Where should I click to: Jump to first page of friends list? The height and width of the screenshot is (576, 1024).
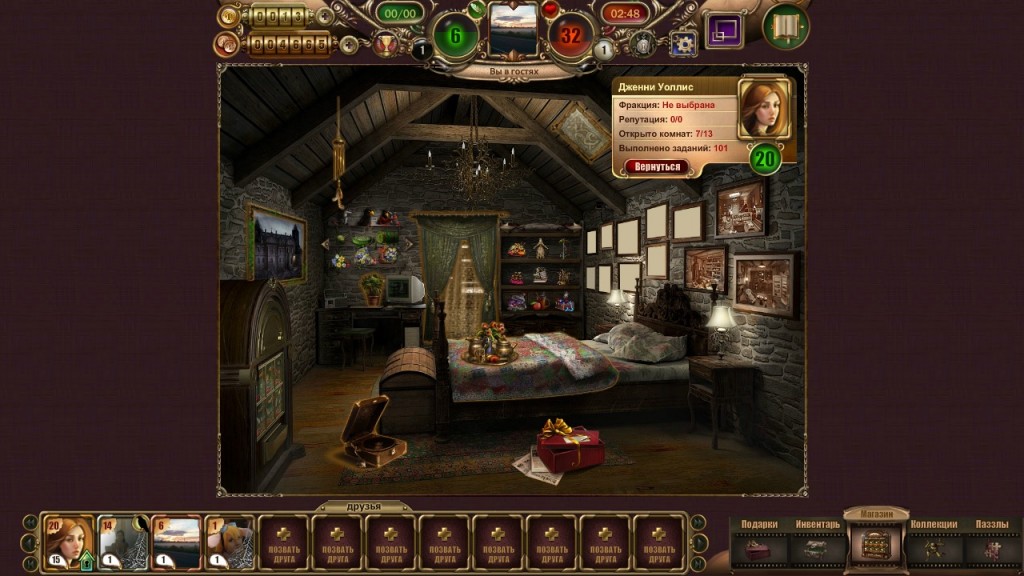31,561
